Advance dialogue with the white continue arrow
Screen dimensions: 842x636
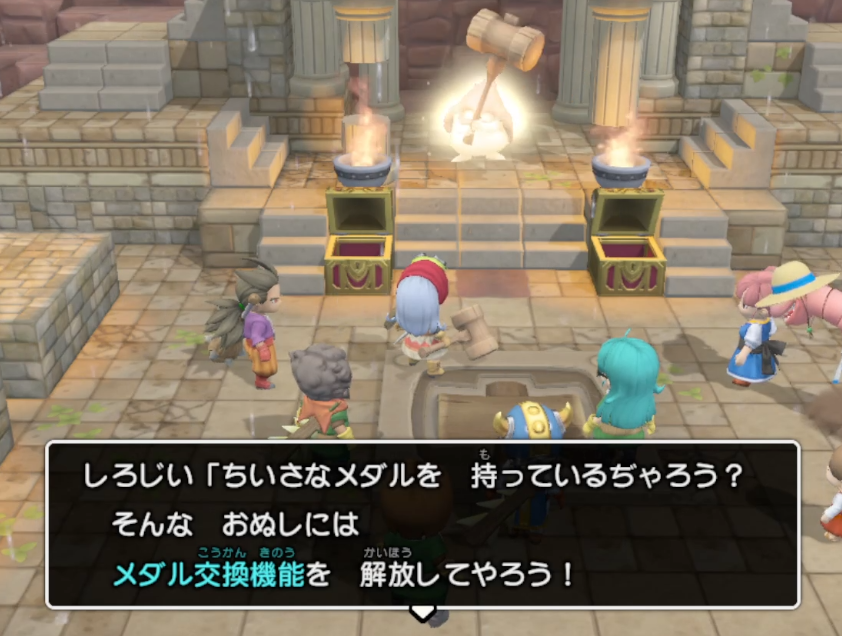(423, 611)
